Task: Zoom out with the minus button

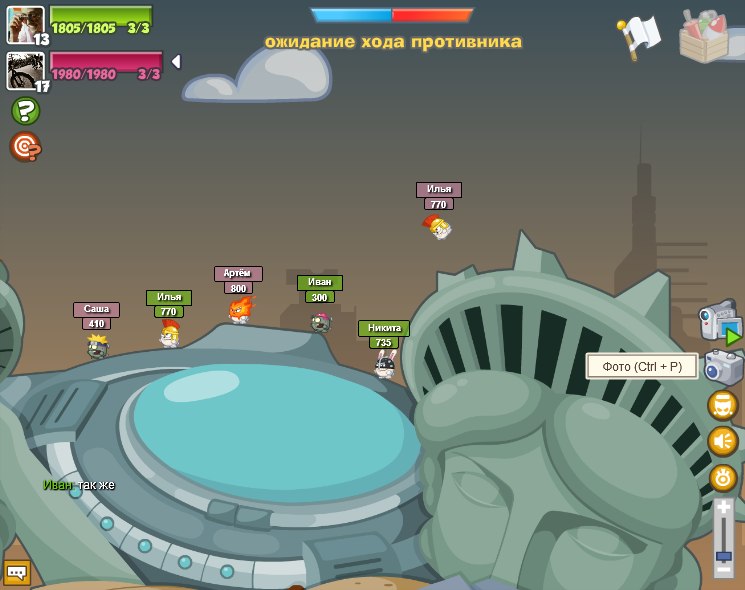Action: 723,570
